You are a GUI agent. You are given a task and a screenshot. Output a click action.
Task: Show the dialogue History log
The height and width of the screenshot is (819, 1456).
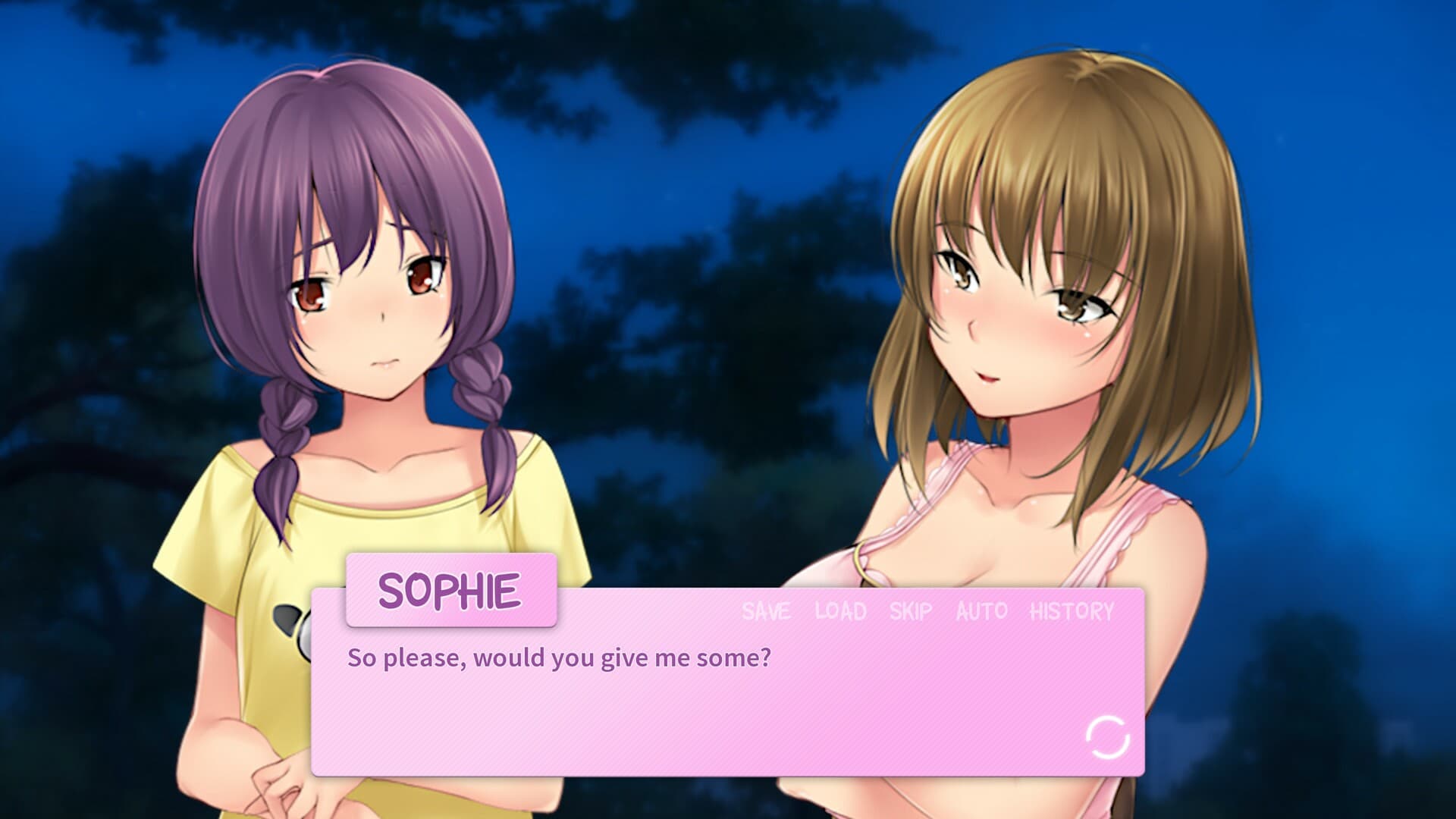coord(1072,611)
